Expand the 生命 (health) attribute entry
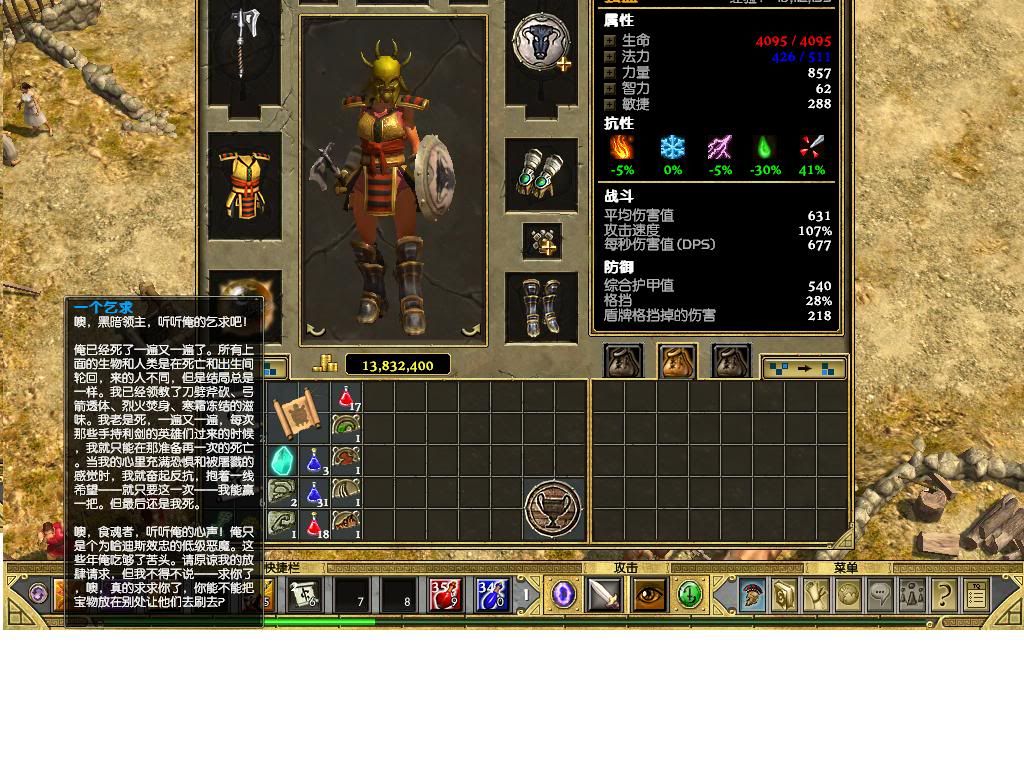The width and height of the screenshot is (1024, 768). coord(610,41)
